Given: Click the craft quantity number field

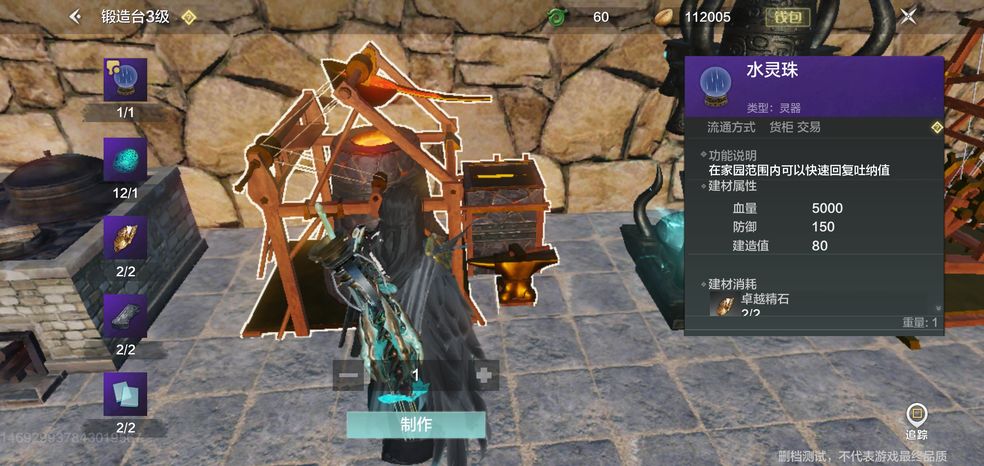Looking at the screenshot, I should coord(416,376).
